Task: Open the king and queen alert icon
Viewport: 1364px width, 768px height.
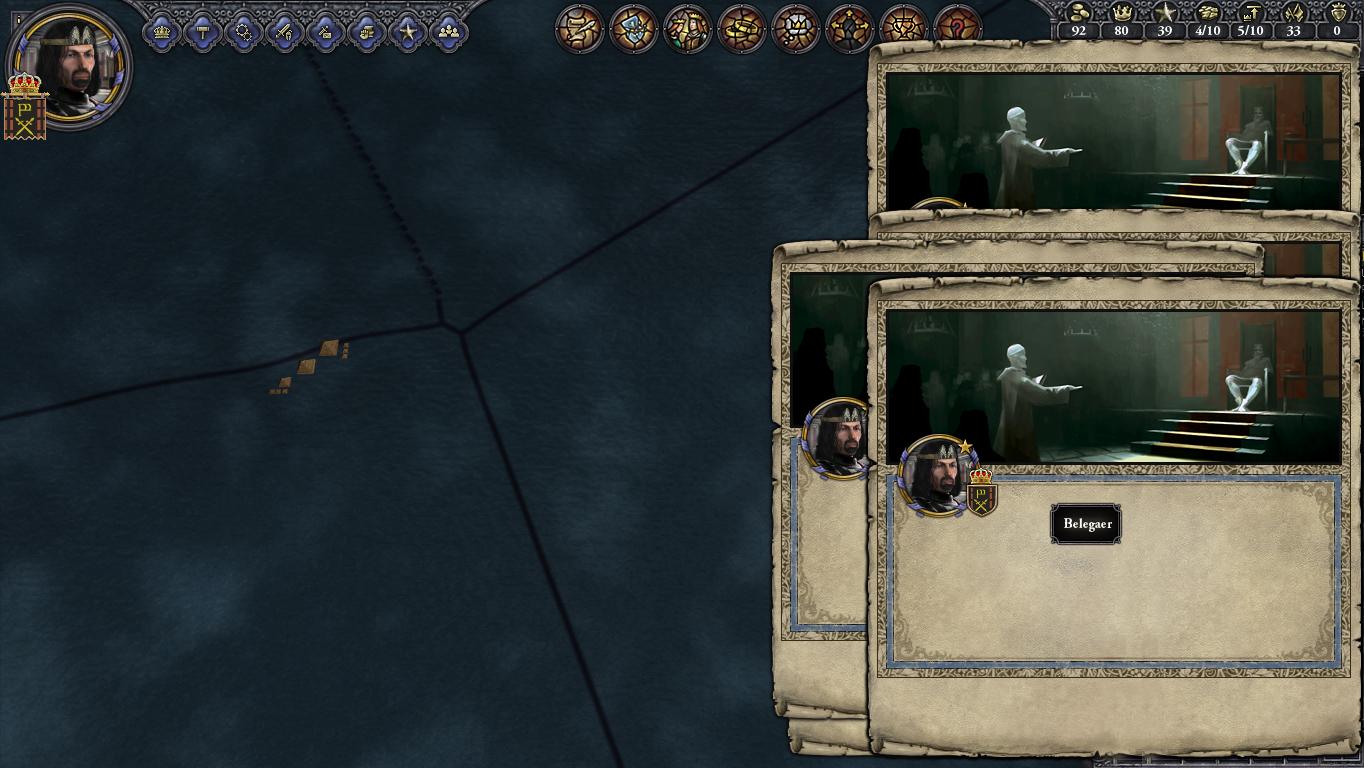Action: pos(687,28)
